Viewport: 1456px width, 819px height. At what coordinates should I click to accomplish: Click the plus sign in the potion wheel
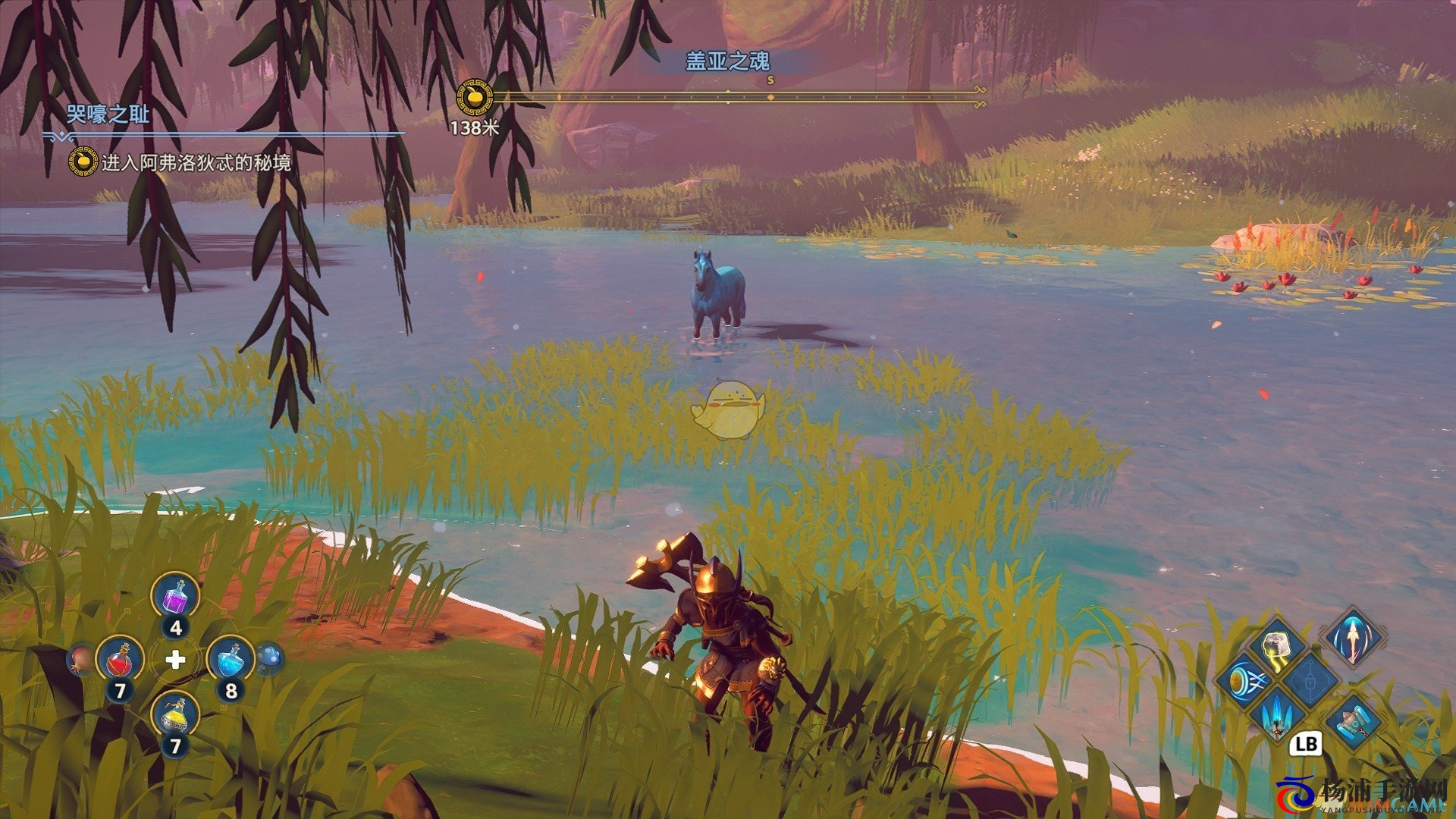[175, 660]
